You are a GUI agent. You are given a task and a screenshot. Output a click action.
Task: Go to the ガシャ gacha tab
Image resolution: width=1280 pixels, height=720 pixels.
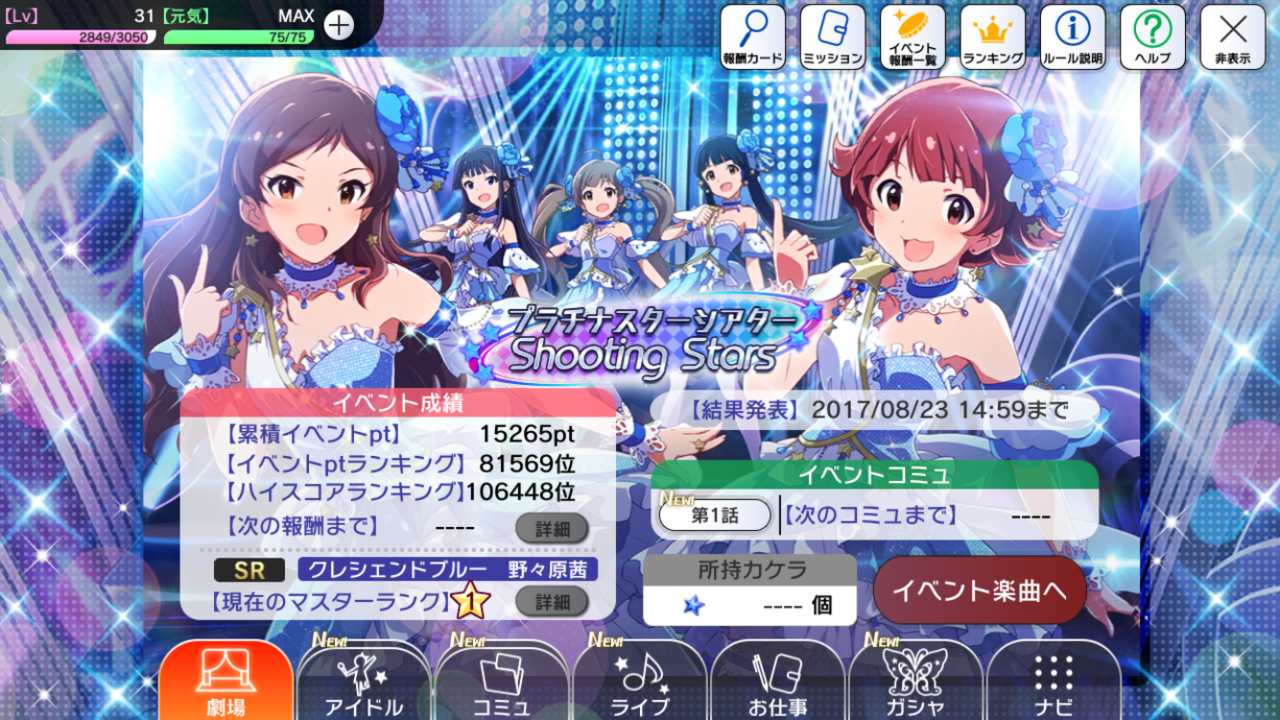(916, 683)
